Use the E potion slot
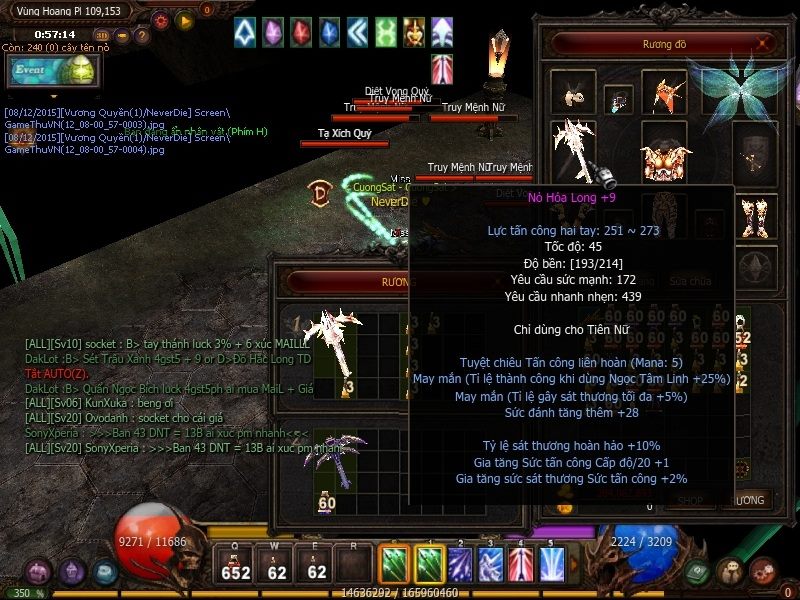800x600 pixels. tap(316, 565)
